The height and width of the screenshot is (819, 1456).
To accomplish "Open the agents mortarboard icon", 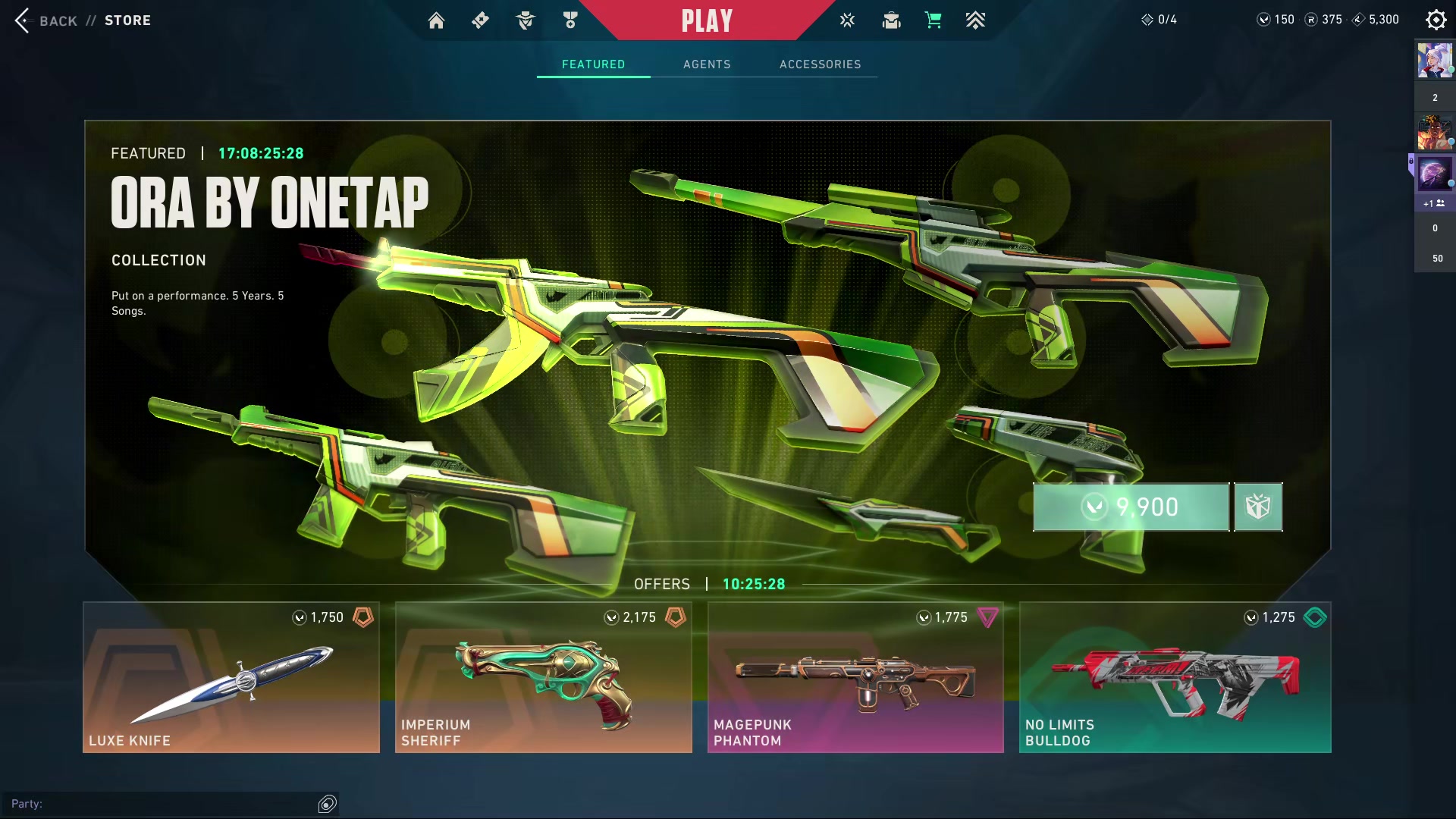I will (891, 20).
